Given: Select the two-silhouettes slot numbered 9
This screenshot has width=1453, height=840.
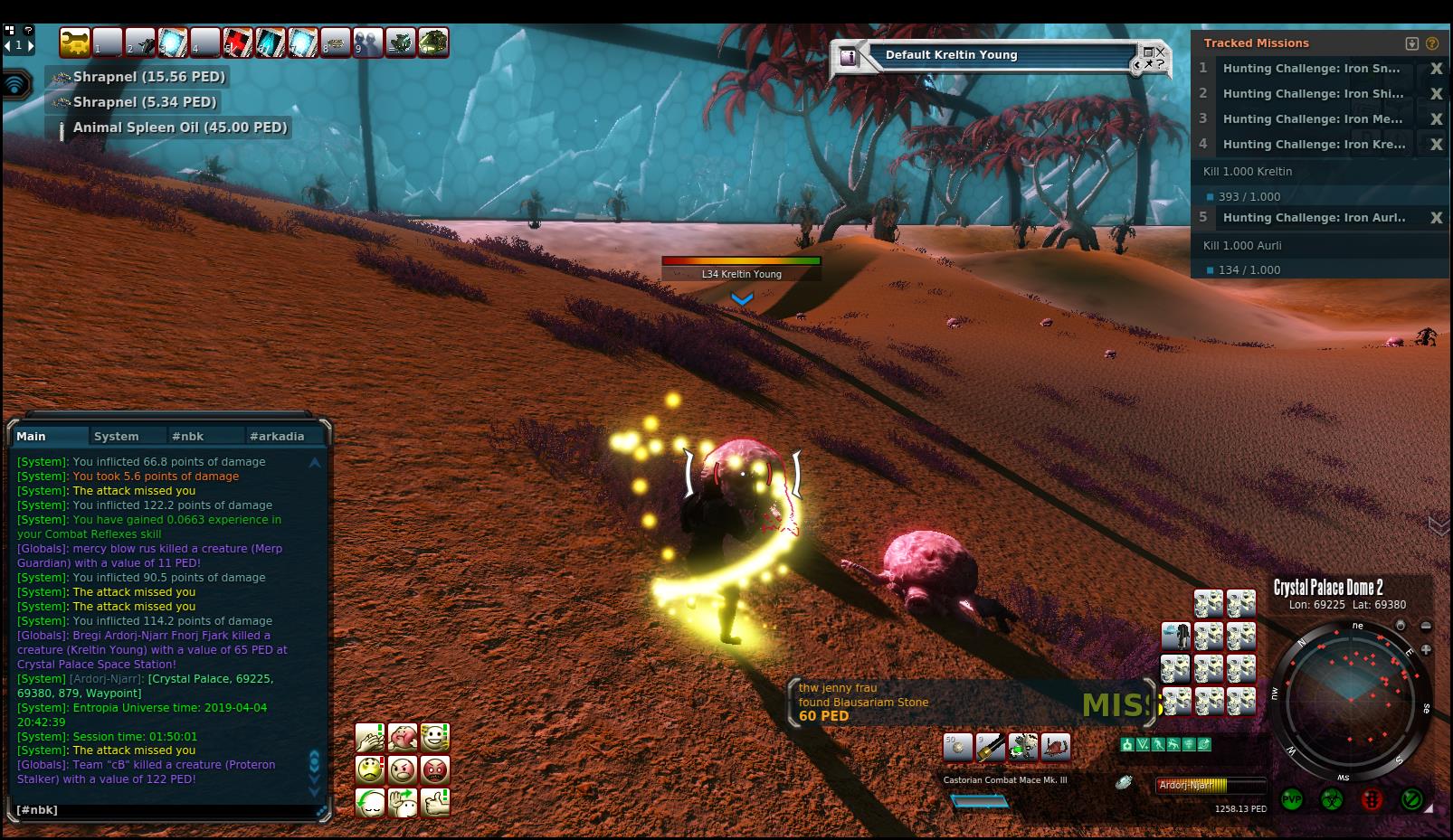Looking at the screenshot, I should tap(368, 42).
